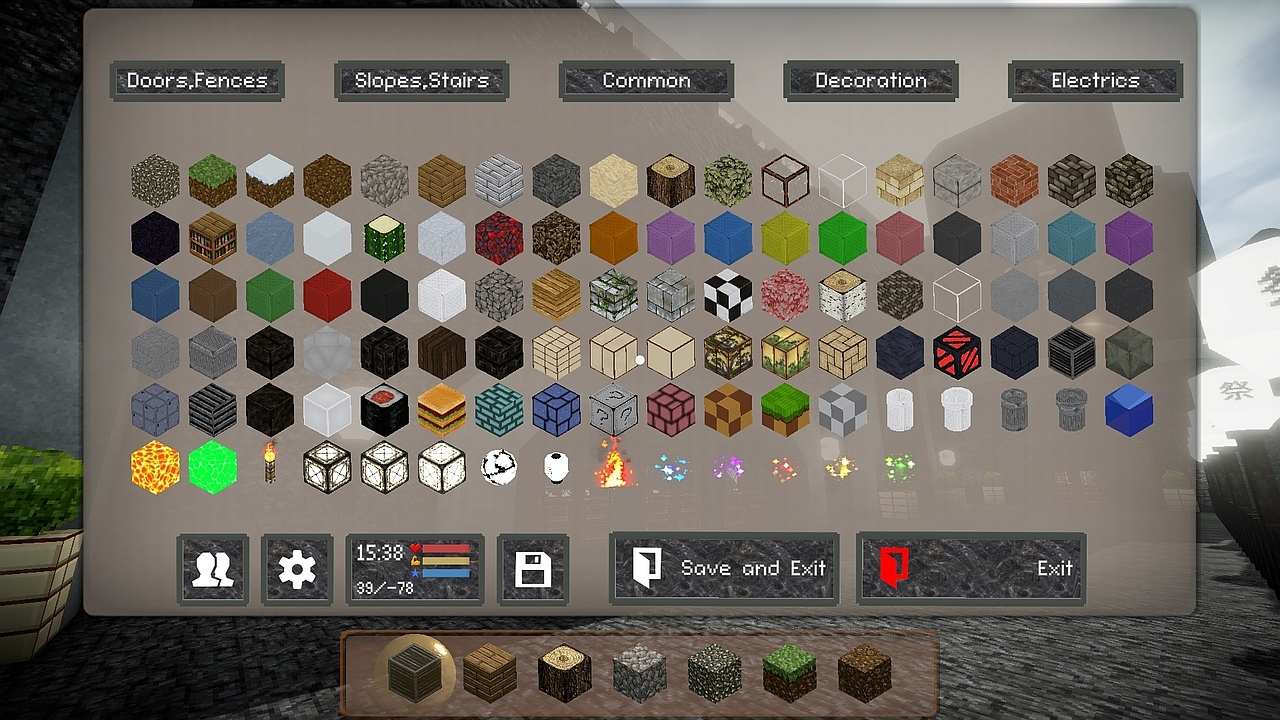Open the players menu
Image resolution: width=1280 pixels, height=720 pixels.
(211, 568)
